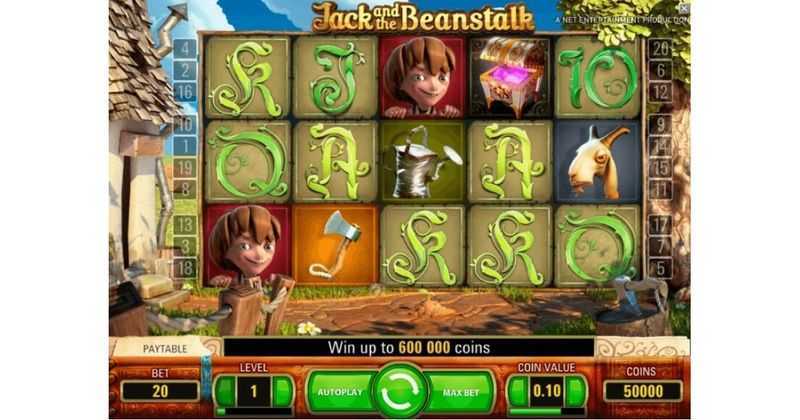
Task: Place the Max Bet
Action: pyautogui.click(x=461, y=392)
